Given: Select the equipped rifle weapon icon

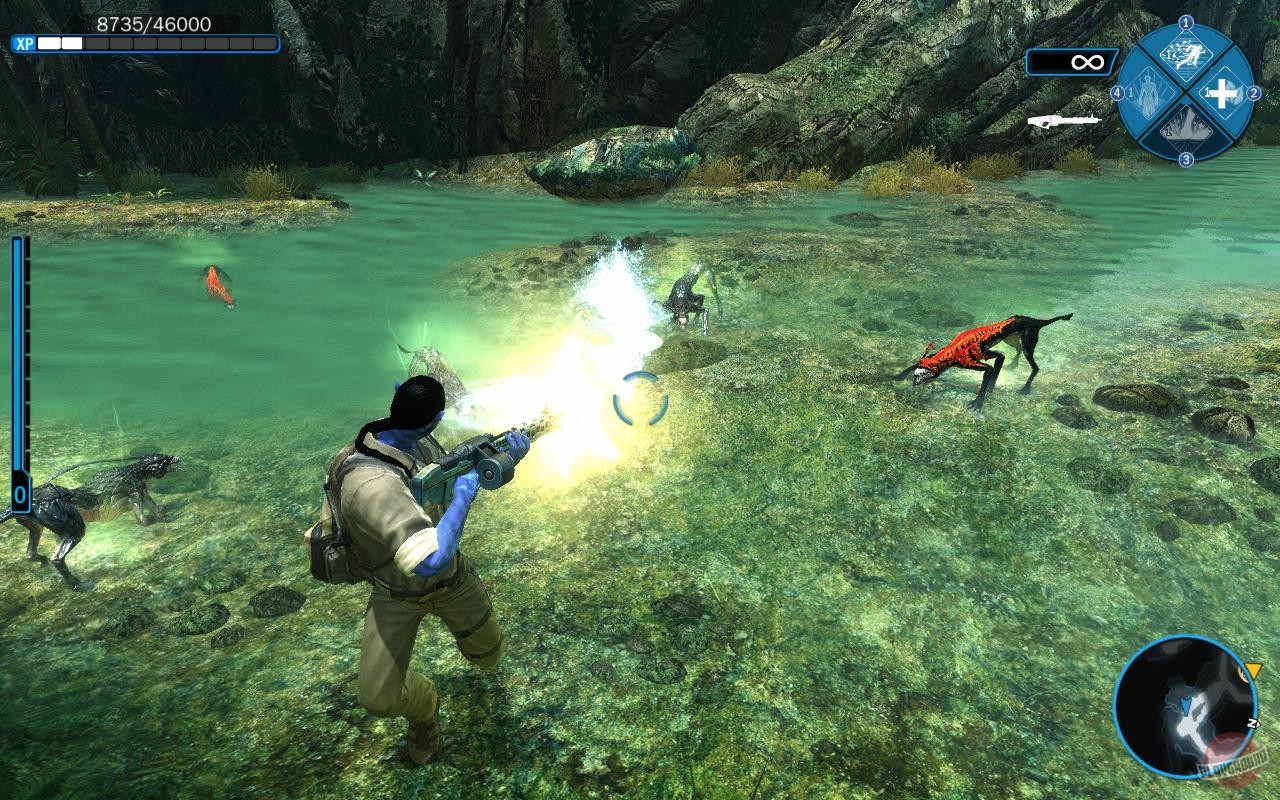Looking at the screenshot, I should [x=1063, y=121].
